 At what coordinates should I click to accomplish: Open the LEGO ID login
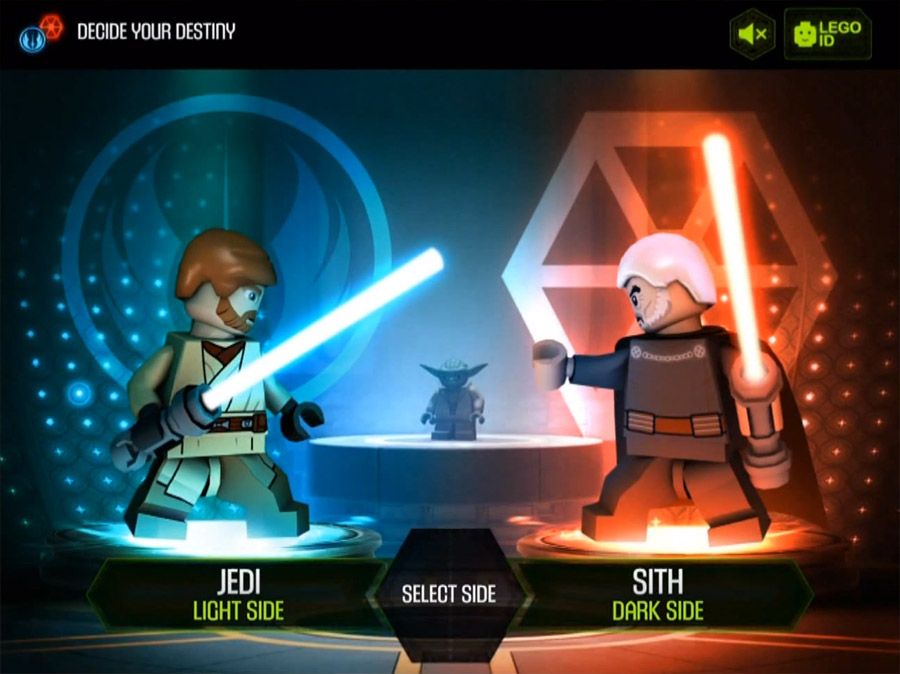pyautogui.click(x=827, y=34)
